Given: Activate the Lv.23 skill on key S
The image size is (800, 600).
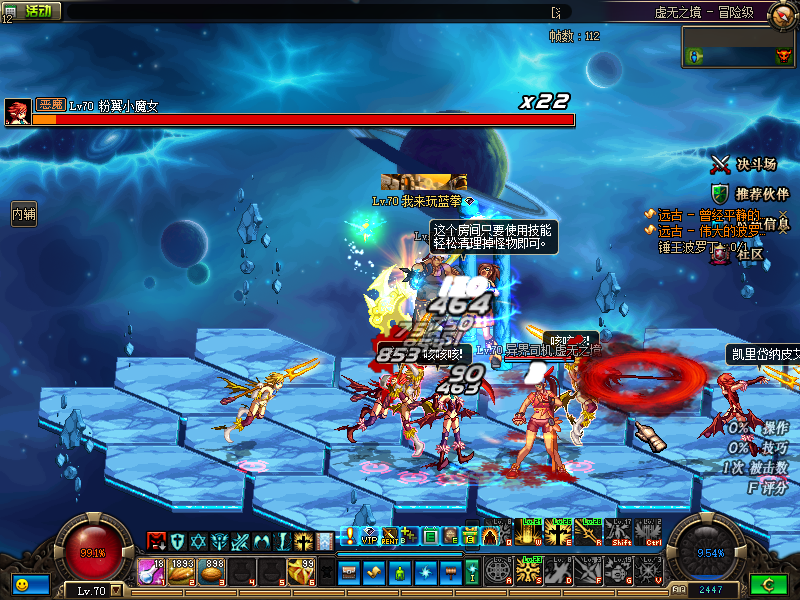Looking at the screenshot, I should [x=528, y=570].
